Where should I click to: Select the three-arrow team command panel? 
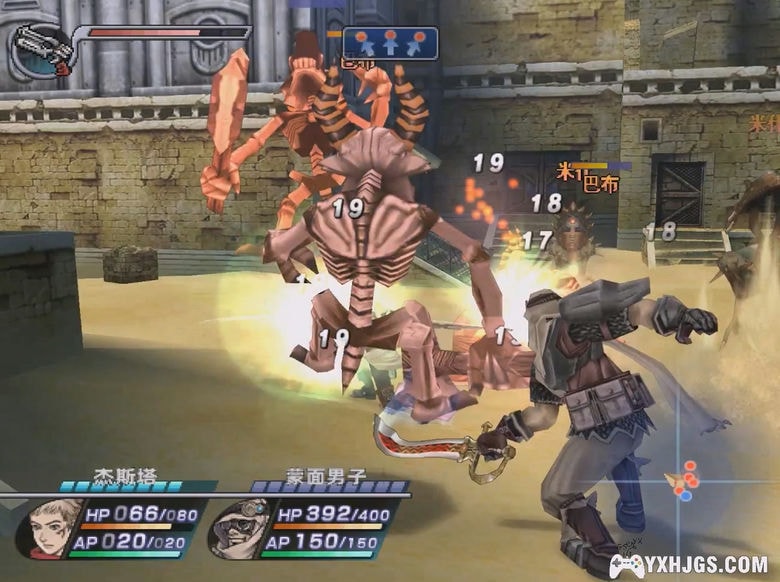(x=390, y=43)
